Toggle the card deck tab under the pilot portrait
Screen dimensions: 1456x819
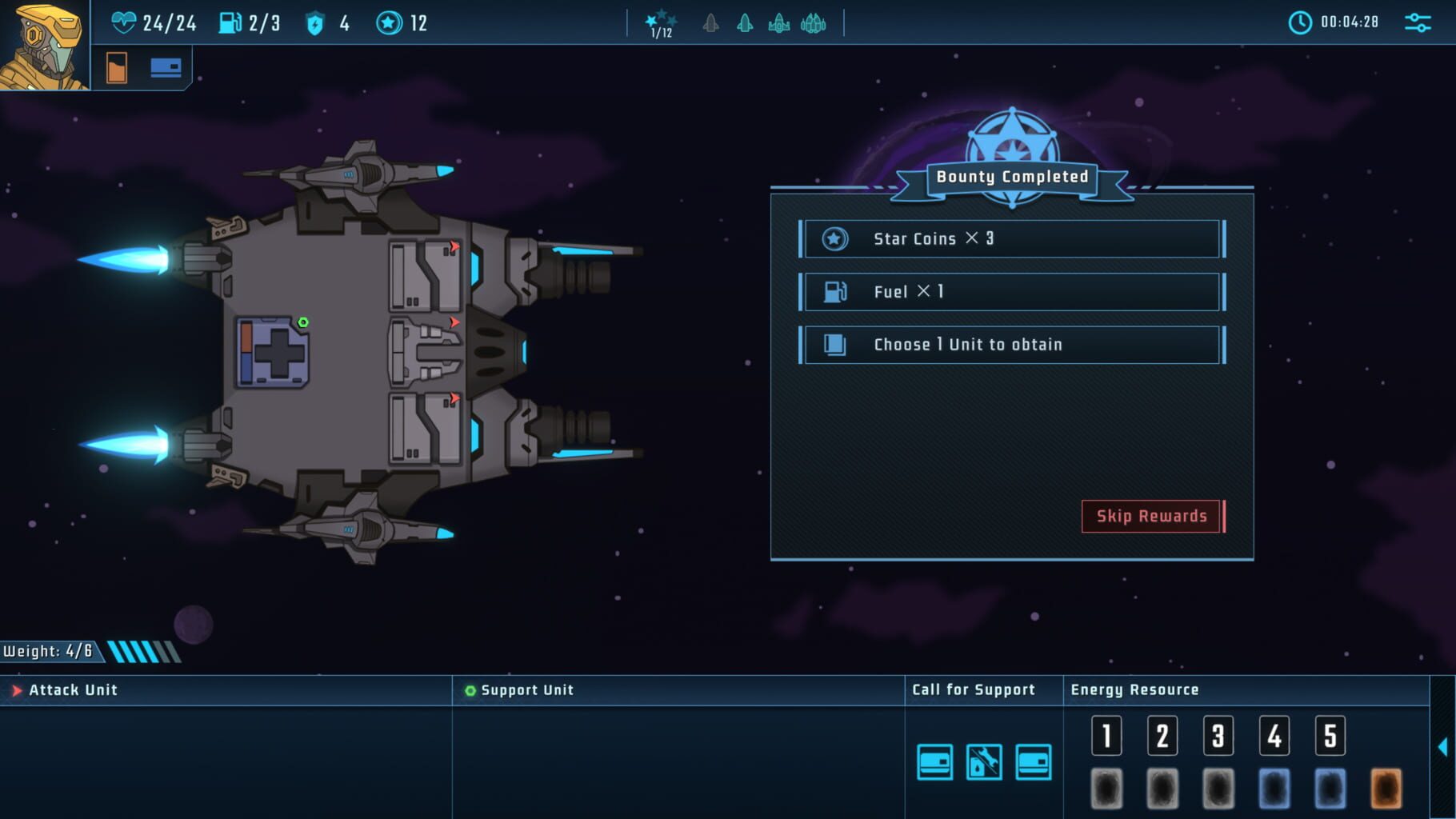(x=166, y=67)
